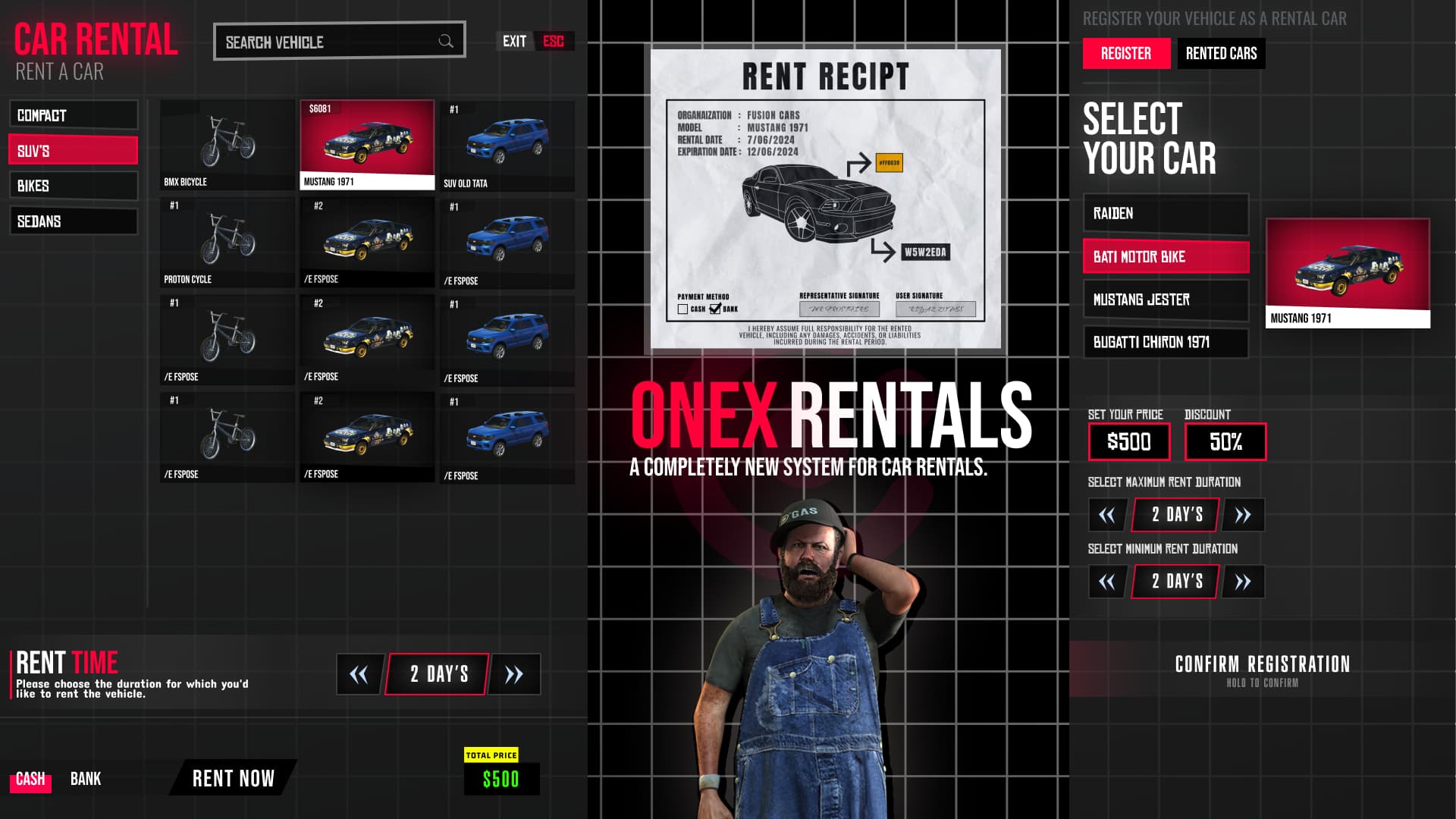This screenshot has height=819, width=1456.
Task: Choose CASH payment method
Action: (x=30, y=778)
